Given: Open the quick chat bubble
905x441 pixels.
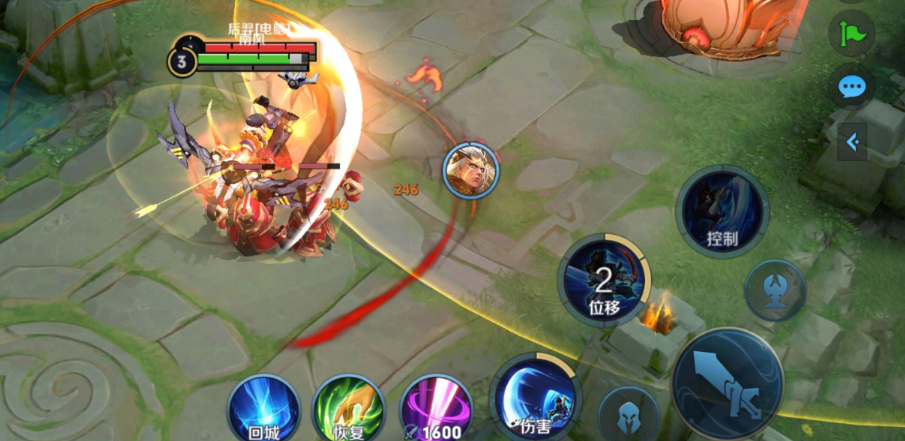Looking at the screenshot, I should (851, 87).
